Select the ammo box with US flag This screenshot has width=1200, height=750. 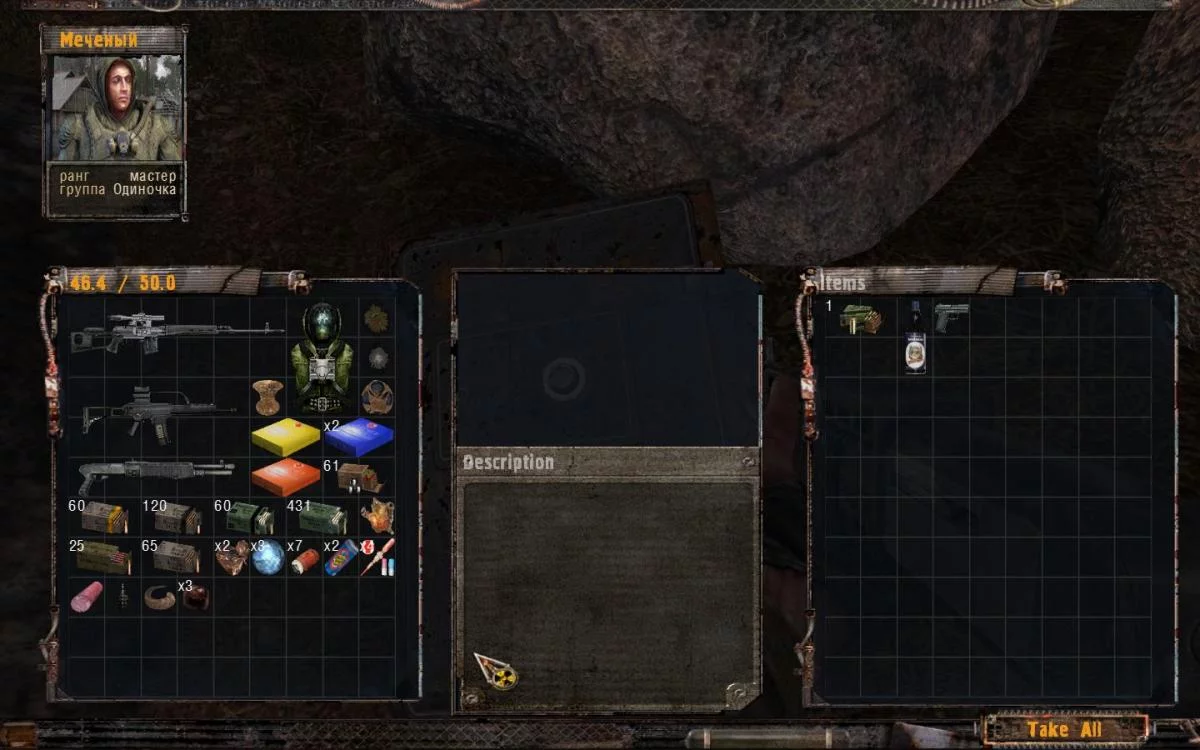[104, 557]
